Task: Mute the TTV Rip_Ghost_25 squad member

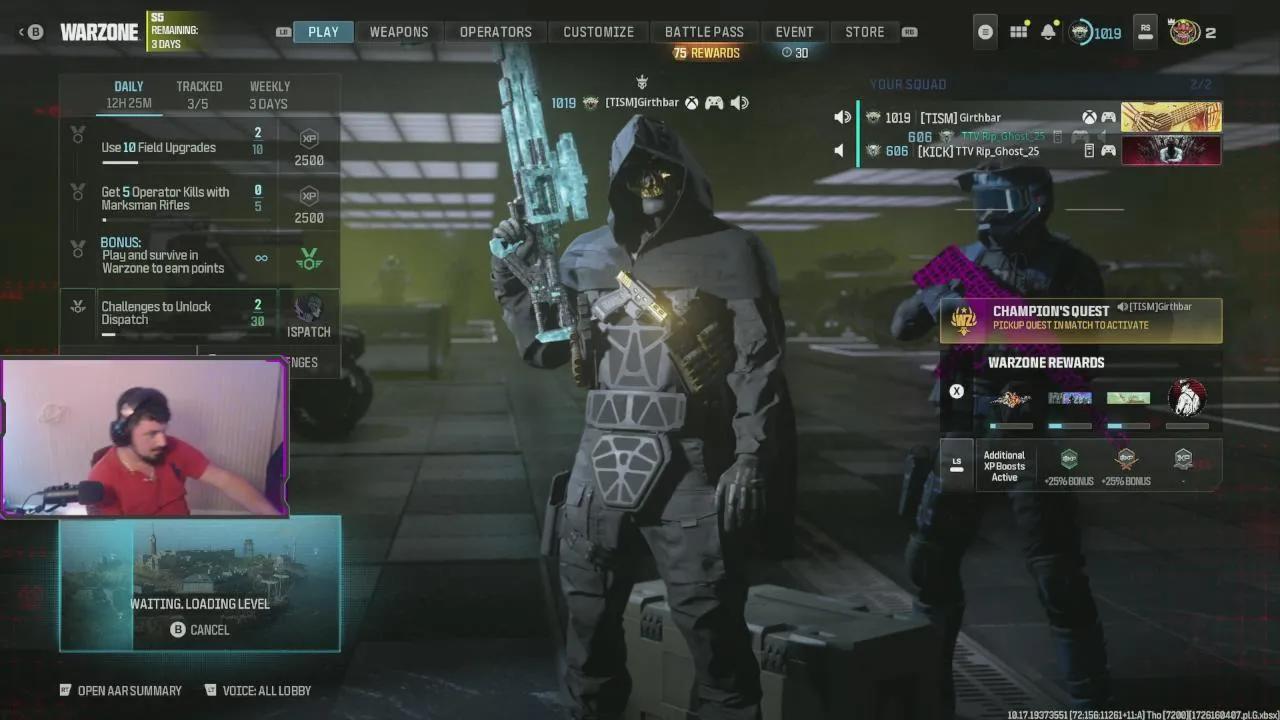Action: click(838, 150)
